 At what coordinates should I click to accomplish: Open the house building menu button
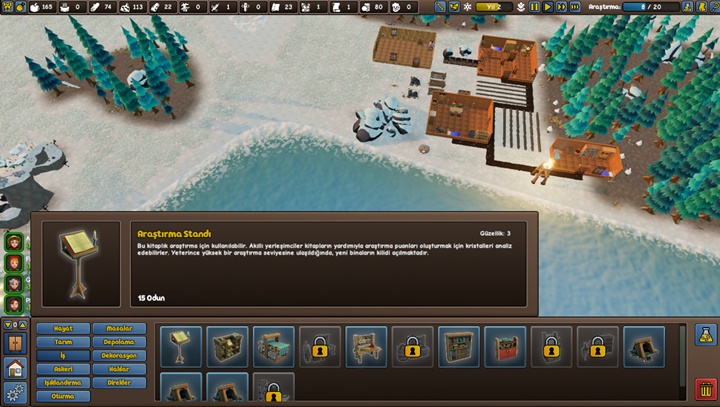[x=14, y=368]
